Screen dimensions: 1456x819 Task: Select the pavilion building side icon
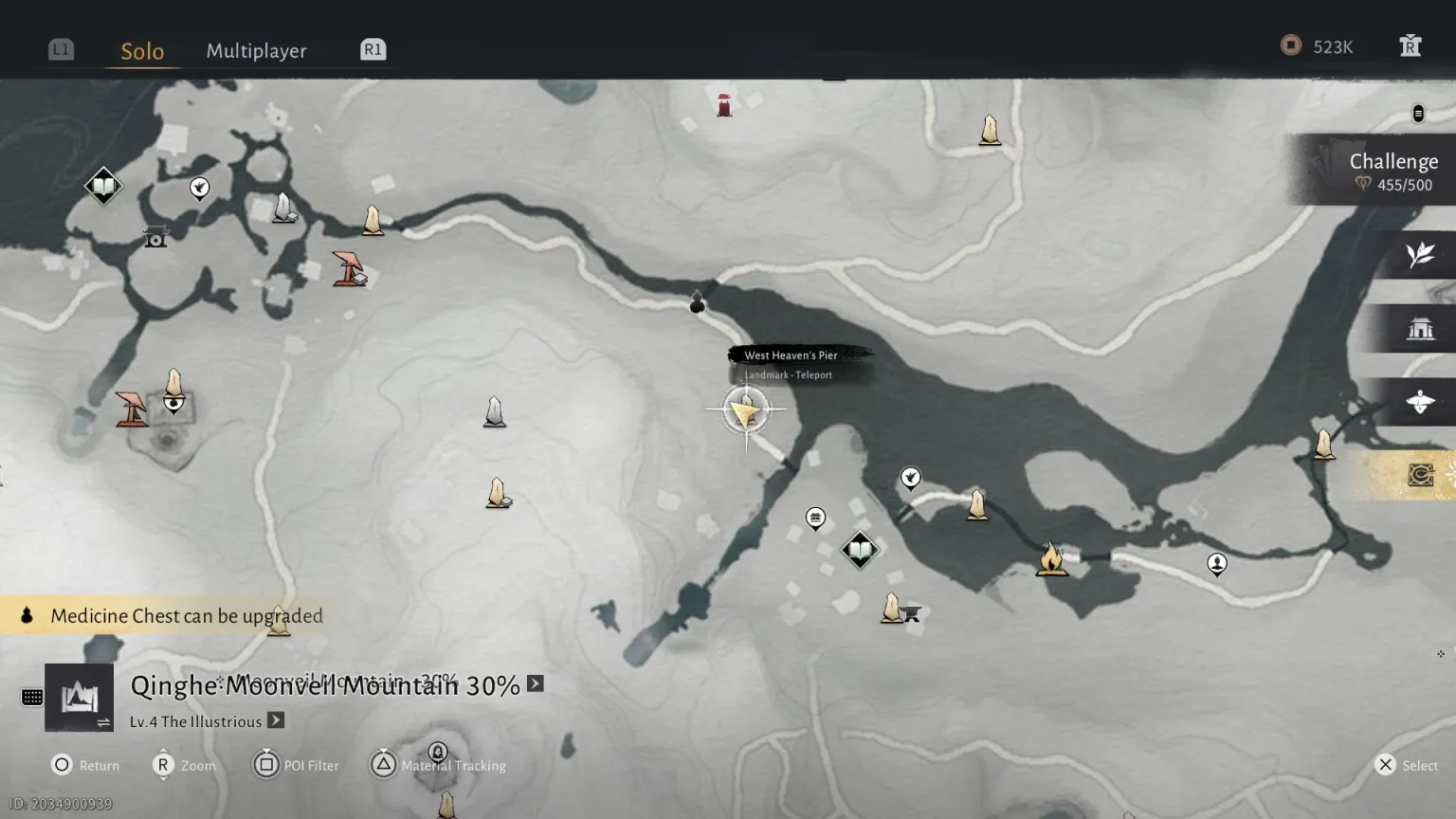coord(1420,329)
